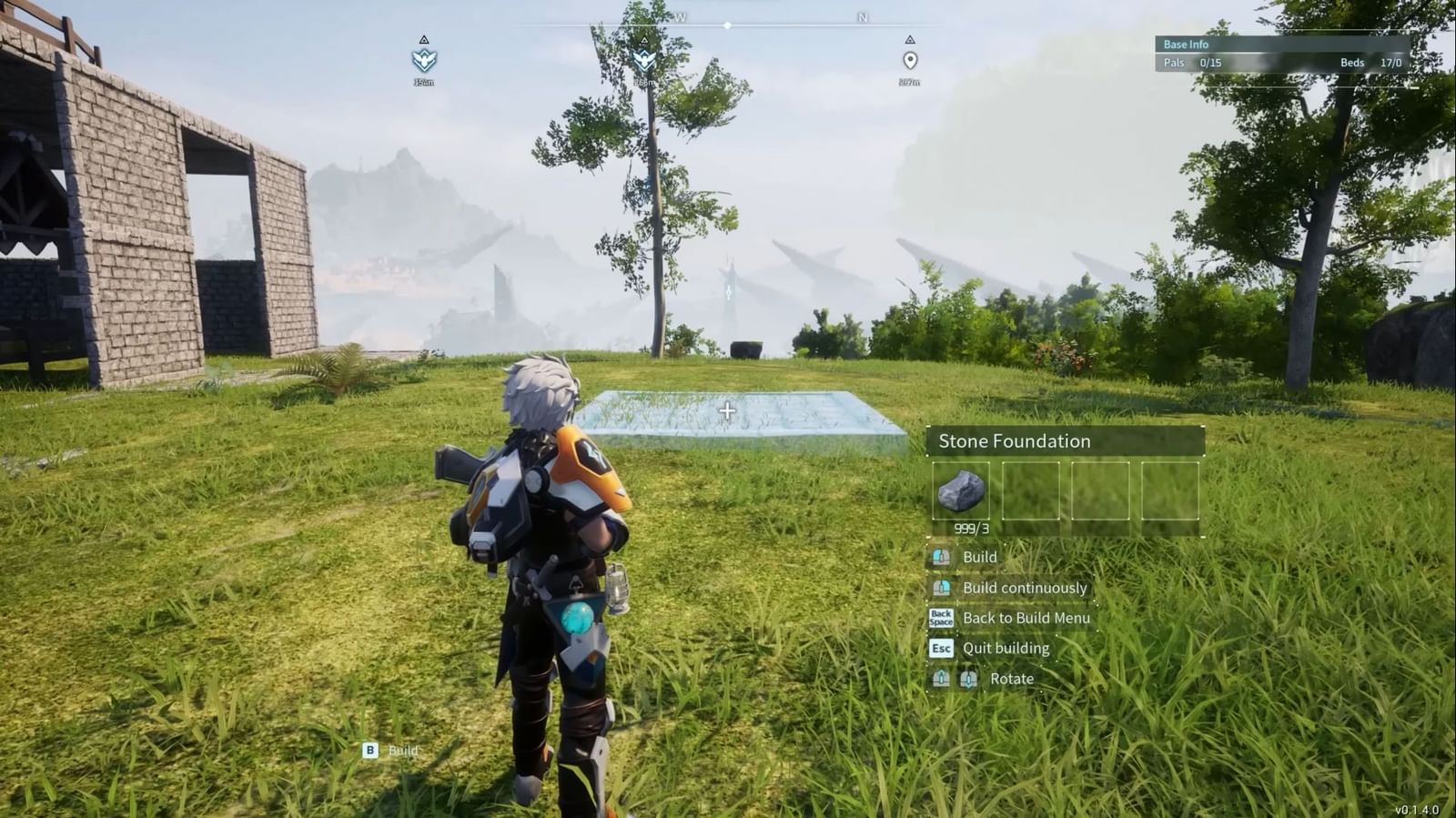
Task: Click the Build action label
Action: click(979, 556)
